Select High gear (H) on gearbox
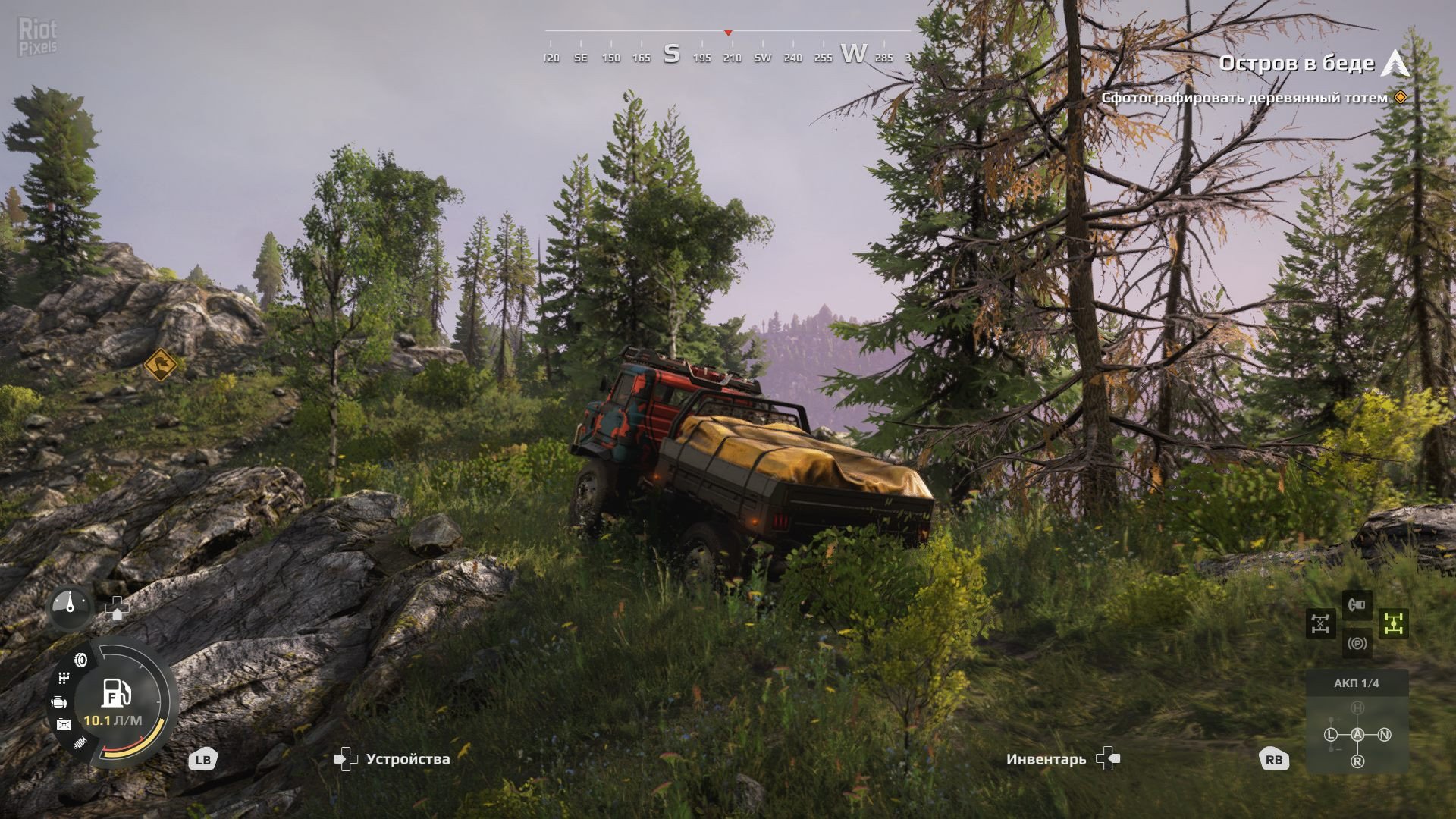The width and height of the screenshot is (1456, 819). [1357, 708]
